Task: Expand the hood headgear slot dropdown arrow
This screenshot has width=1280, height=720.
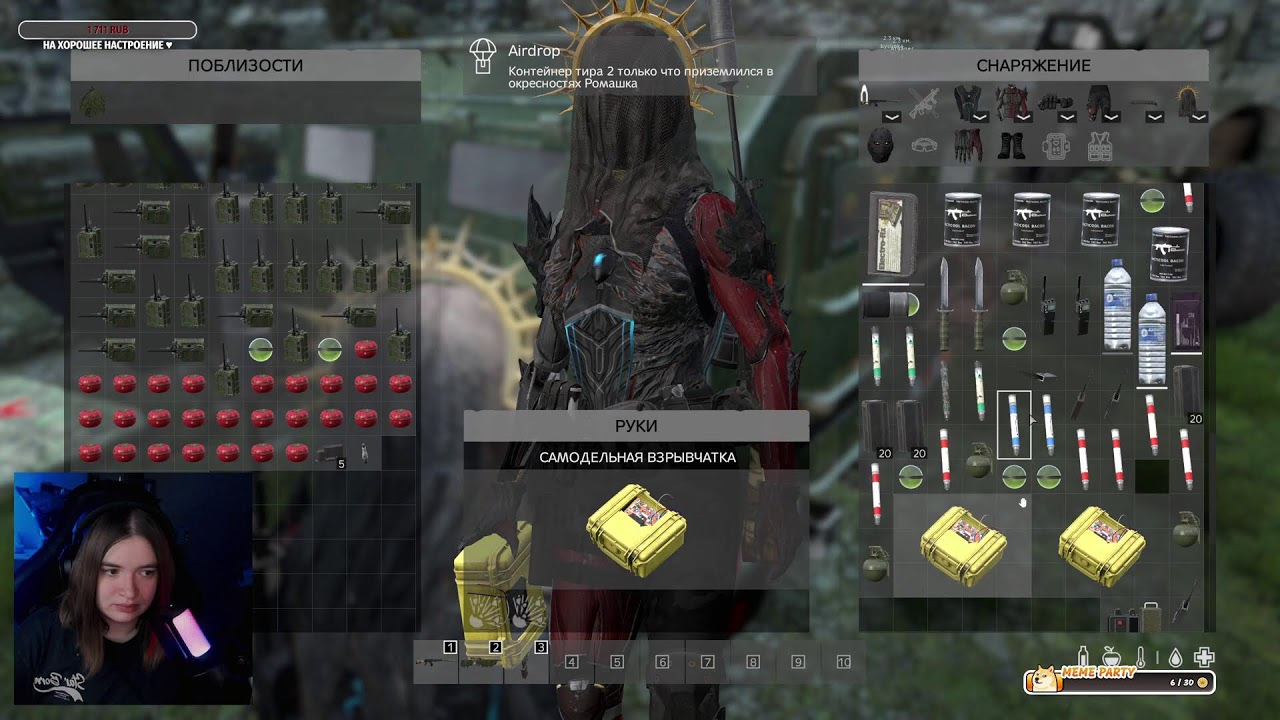Action: pos(1198,117)
